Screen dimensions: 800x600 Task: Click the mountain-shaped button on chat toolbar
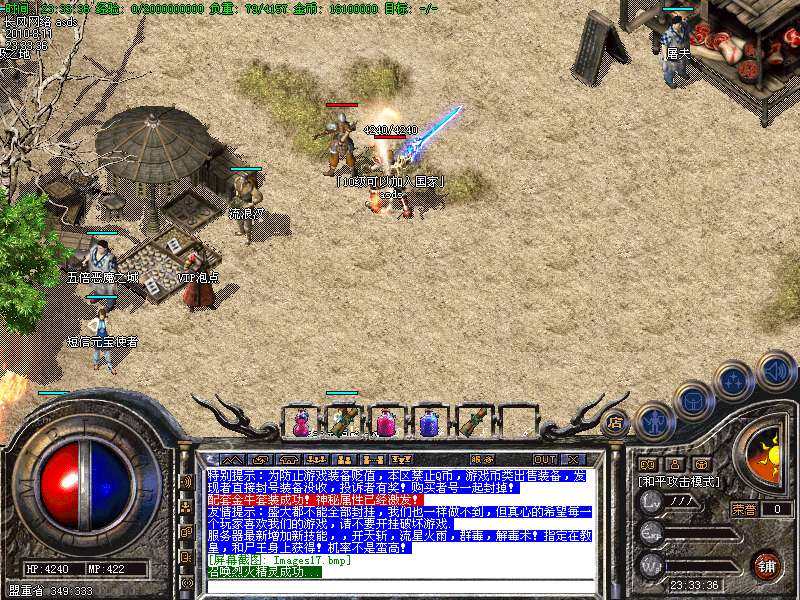230,459
